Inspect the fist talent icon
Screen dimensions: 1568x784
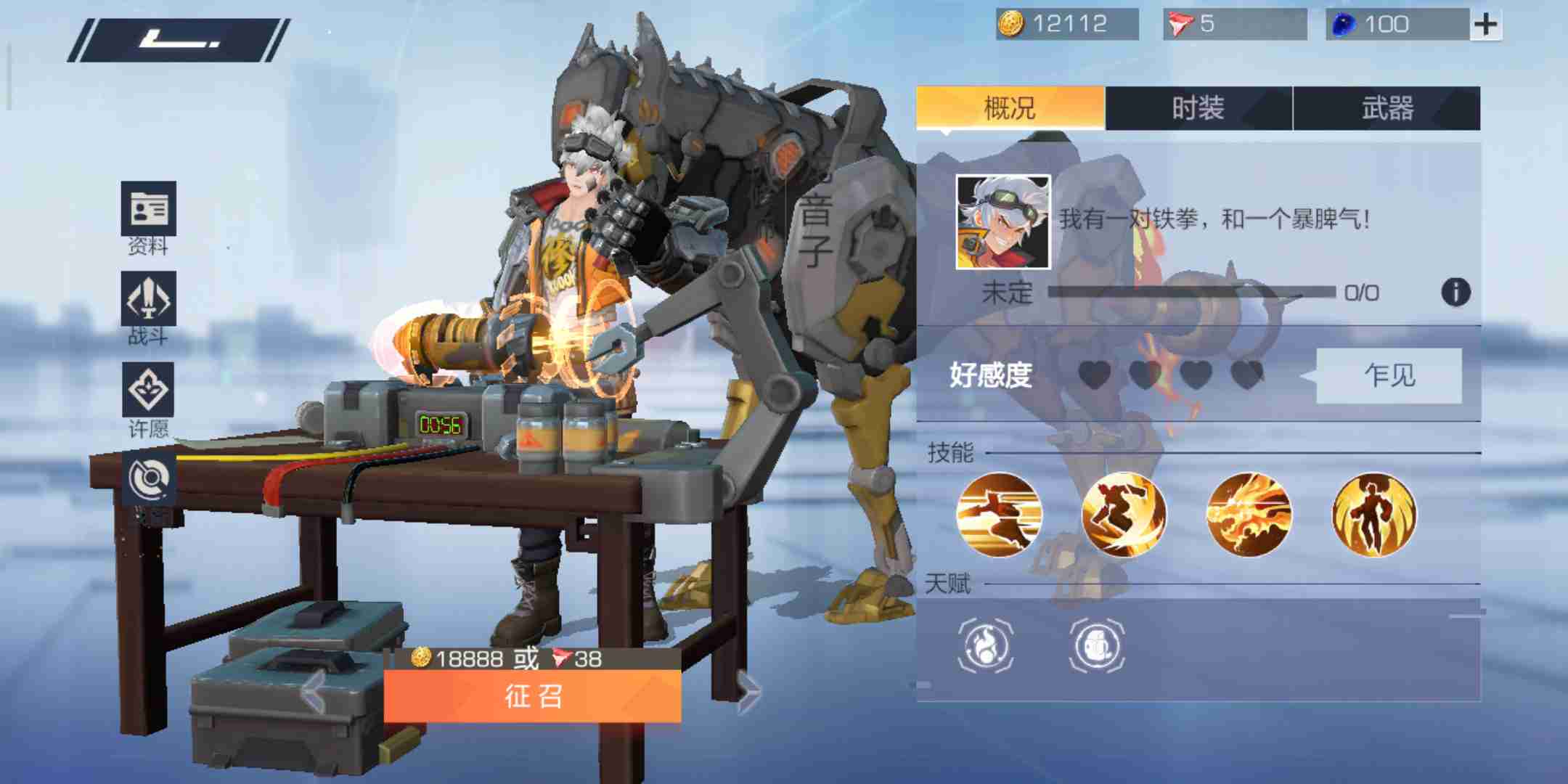1096,645
